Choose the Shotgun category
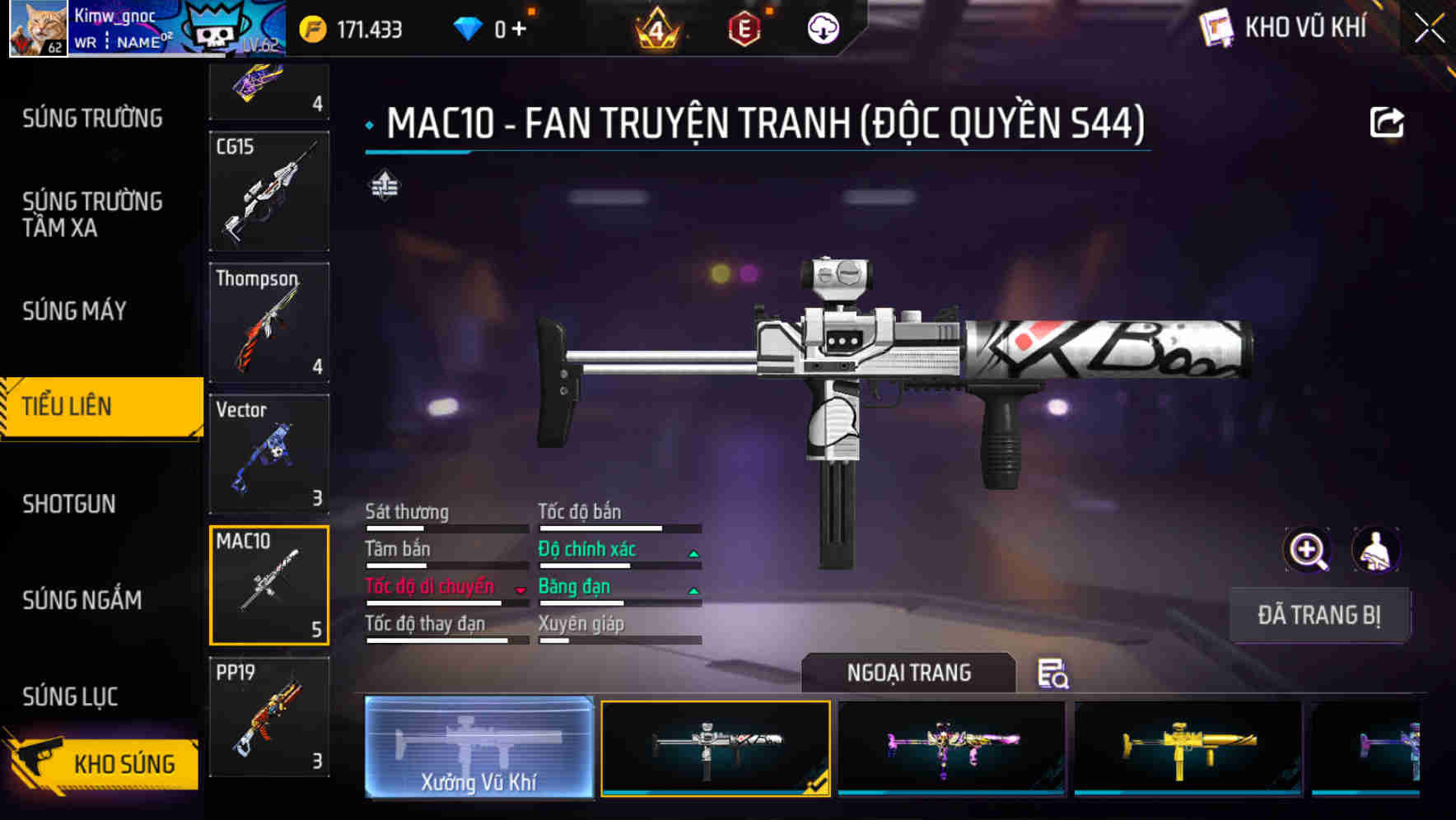 click(x=69, y=504)
